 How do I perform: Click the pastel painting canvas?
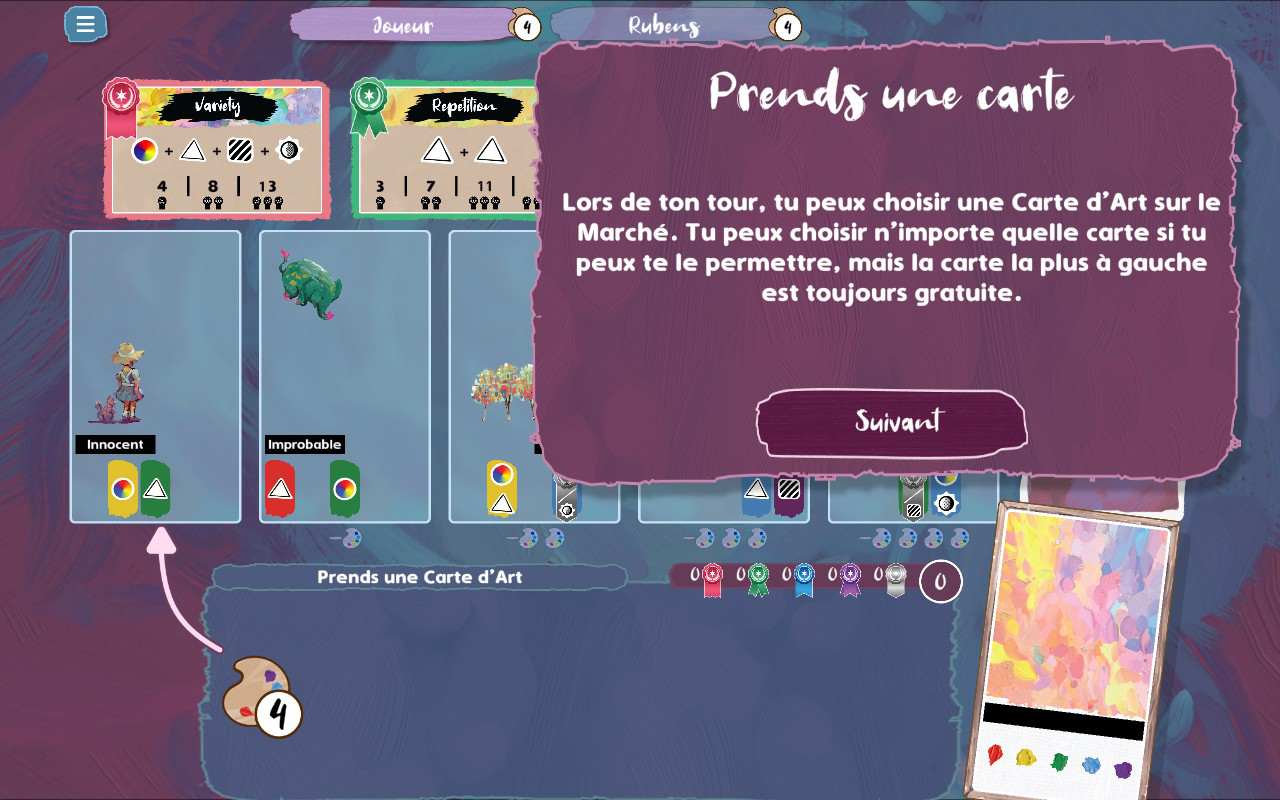click(1078, 618)
